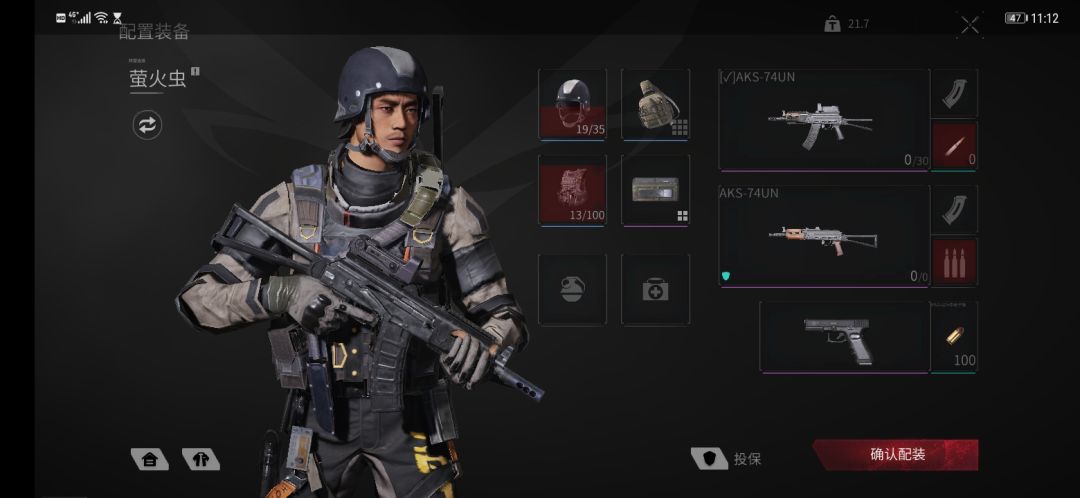
Task: Confirm the loadout with 确认配装
Action: pos(896,455)
